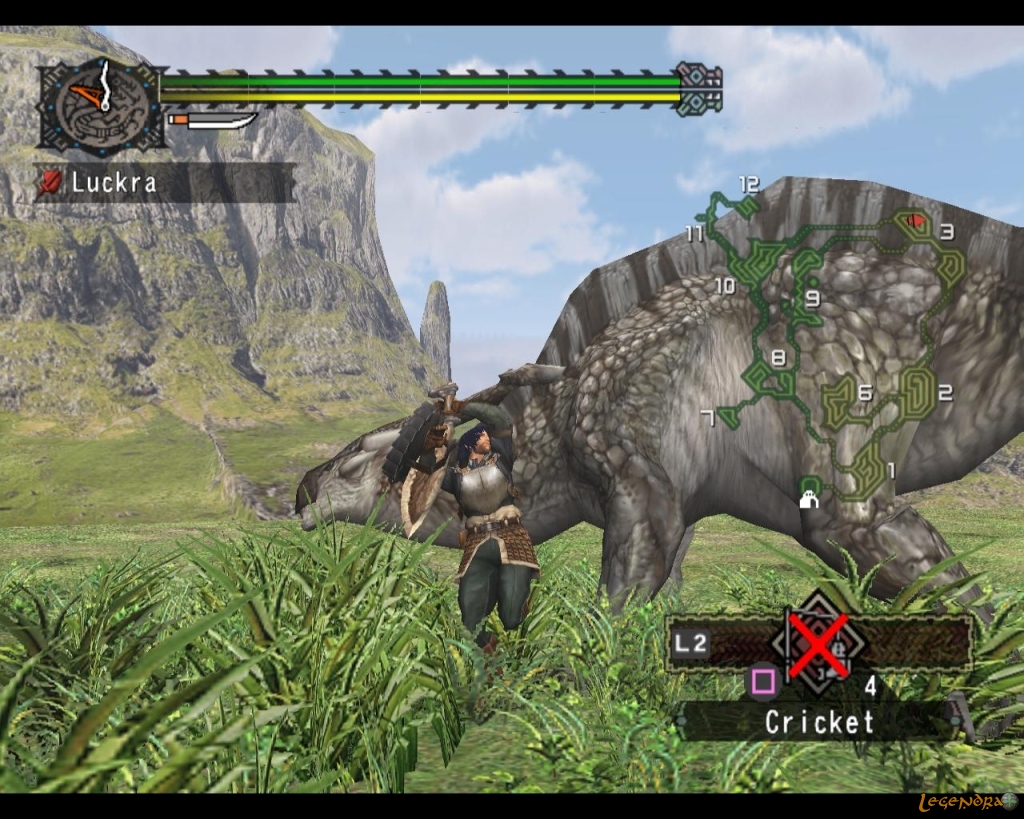Image resolution: width=1024 pixels, height=819 pixels.
Task: Click the red player marker on minimap
Action: coord(914,219)
